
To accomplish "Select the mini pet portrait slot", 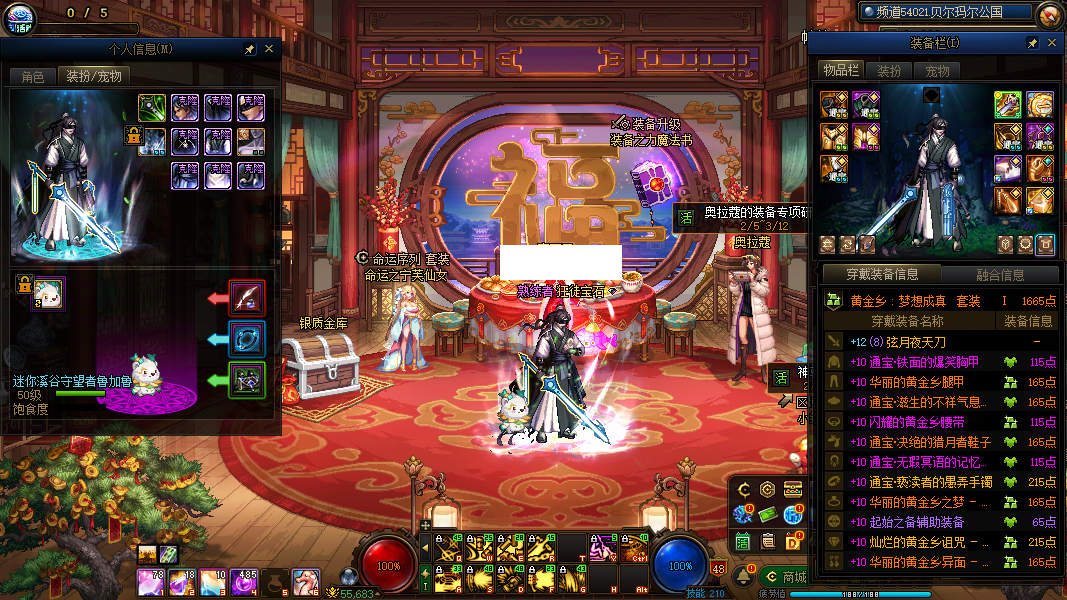I will click(x=48, y=293).
